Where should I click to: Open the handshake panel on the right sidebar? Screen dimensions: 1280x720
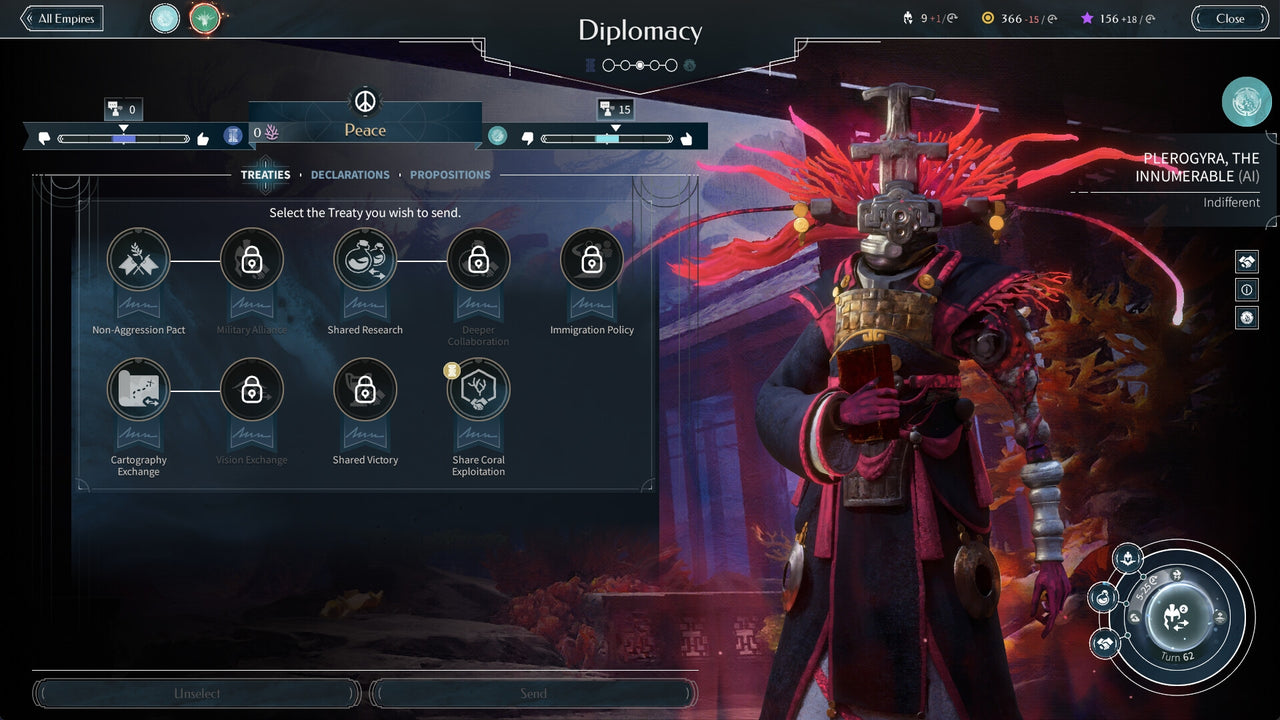[x=1246, y=261]
